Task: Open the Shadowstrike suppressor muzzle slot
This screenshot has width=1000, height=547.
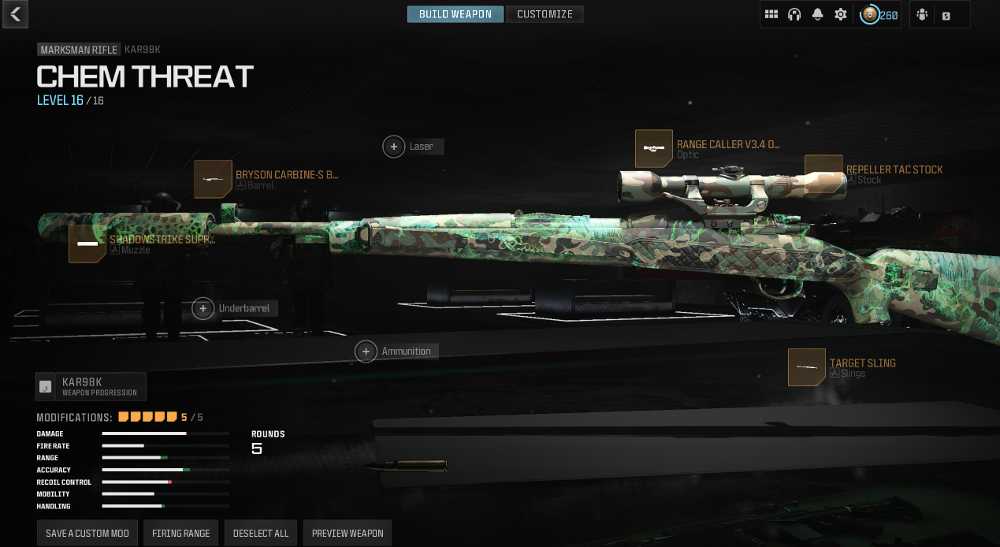Action: [x=87, y=244]
